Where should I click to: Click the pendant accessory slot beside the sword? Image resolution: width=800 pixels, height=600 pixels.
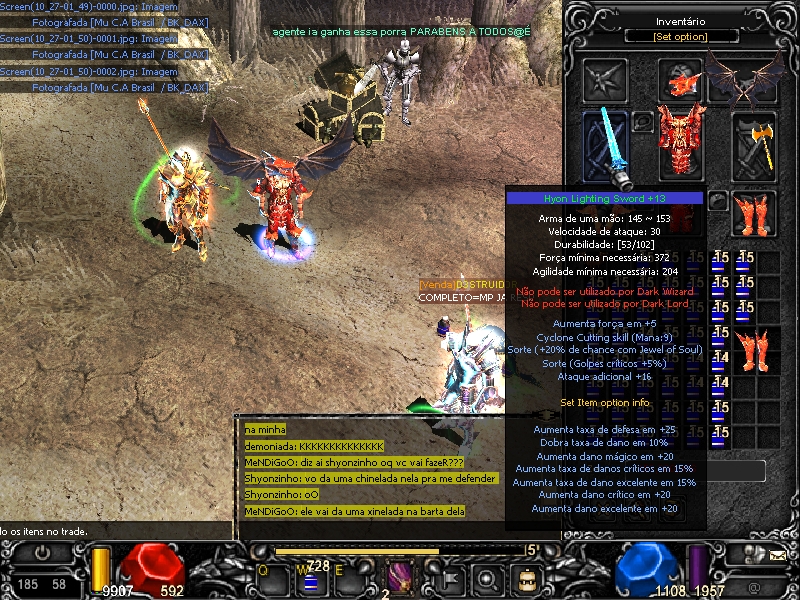(643, 122)
